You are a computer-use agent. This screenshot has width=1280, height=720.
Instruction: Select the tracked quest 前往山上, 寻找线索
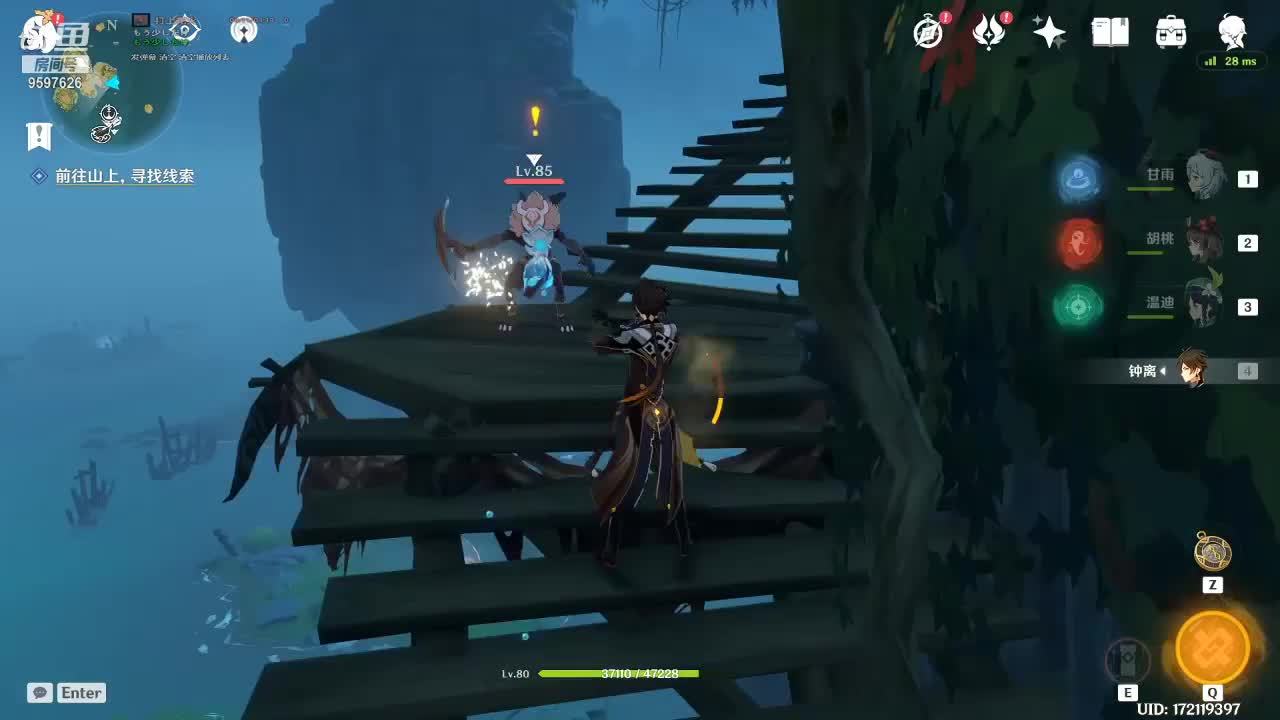tap(124, 176)
